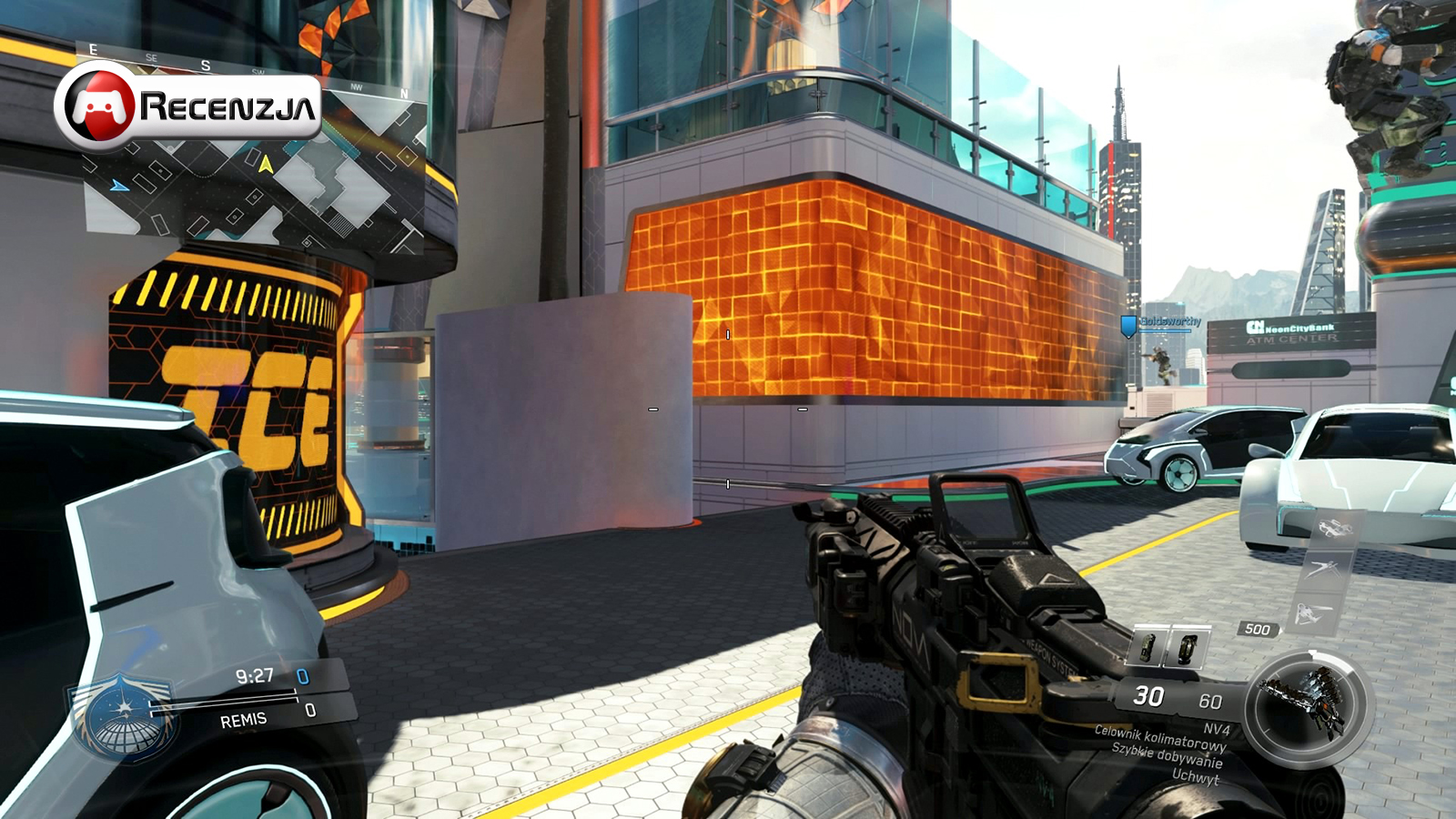1456x819 pixels.
Task: Activate the payload ability ring icon
Action: pyautogui.click(x=1306, y=705)
